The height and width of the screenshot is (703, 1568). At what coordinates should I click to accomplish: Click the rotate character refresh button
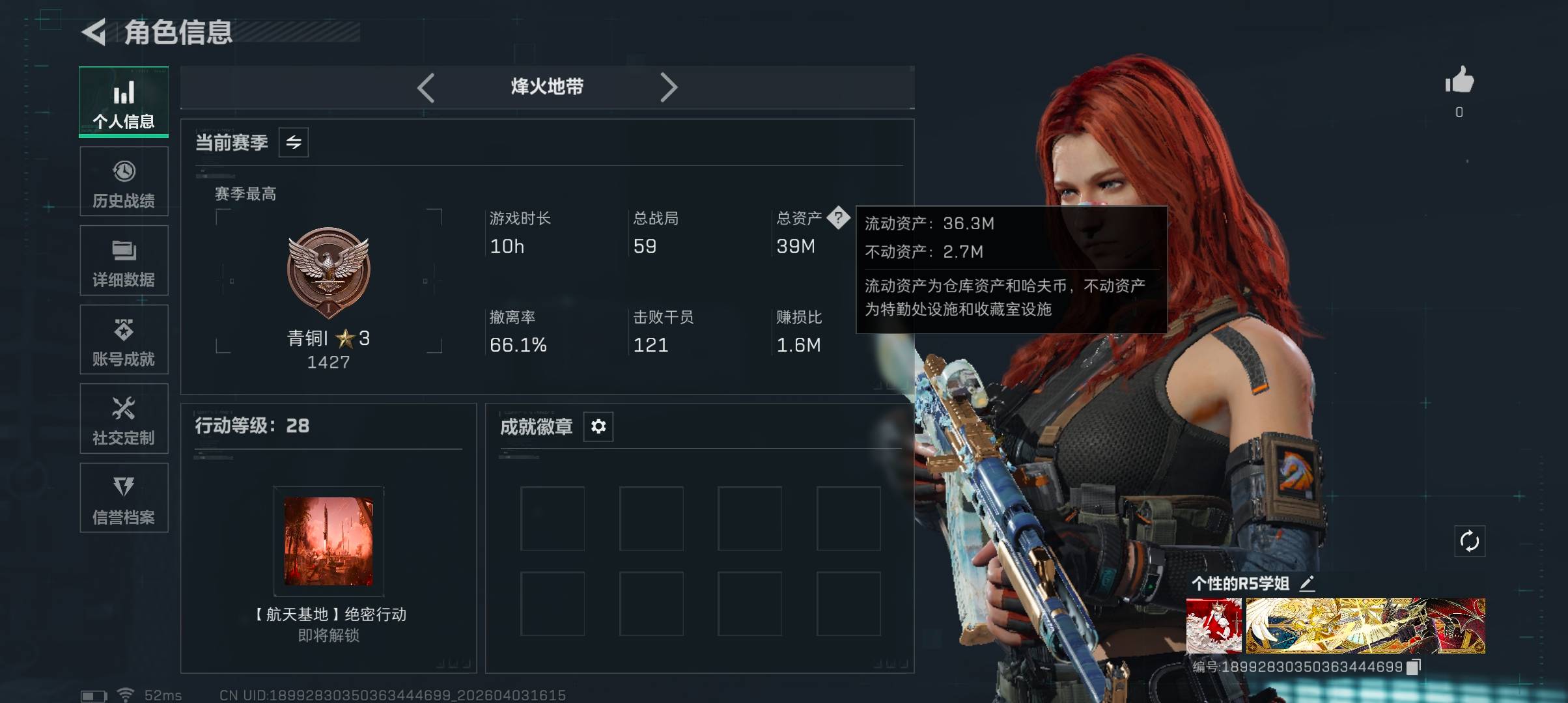1470,541
